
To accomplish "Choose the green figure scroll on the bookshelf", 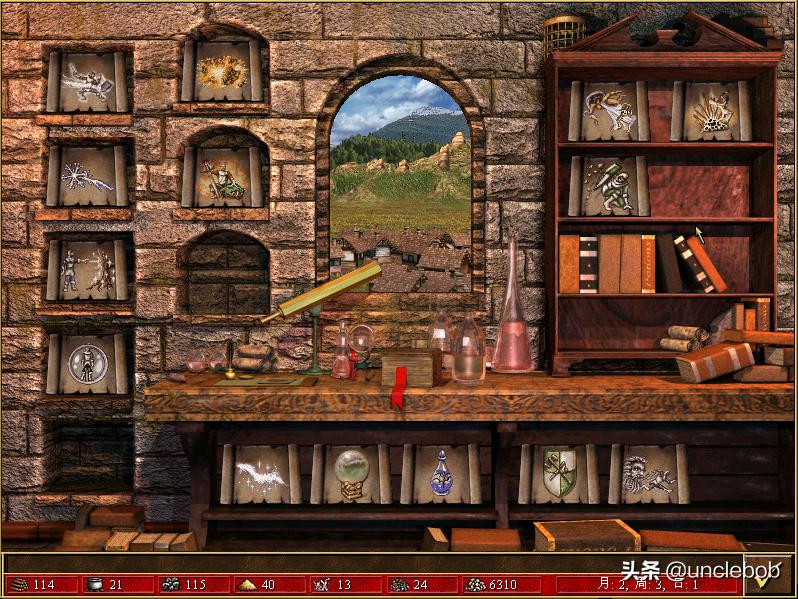I will click(x=609, y=185).
